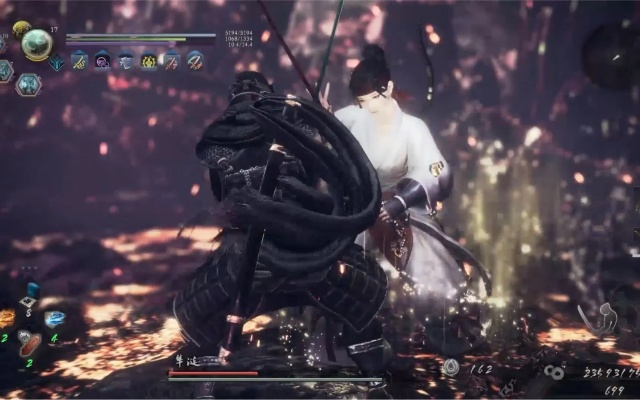Select the blue armor buff icon
Image resolution: width=640 pixels, height=400 pixels.
coord(126,61)
